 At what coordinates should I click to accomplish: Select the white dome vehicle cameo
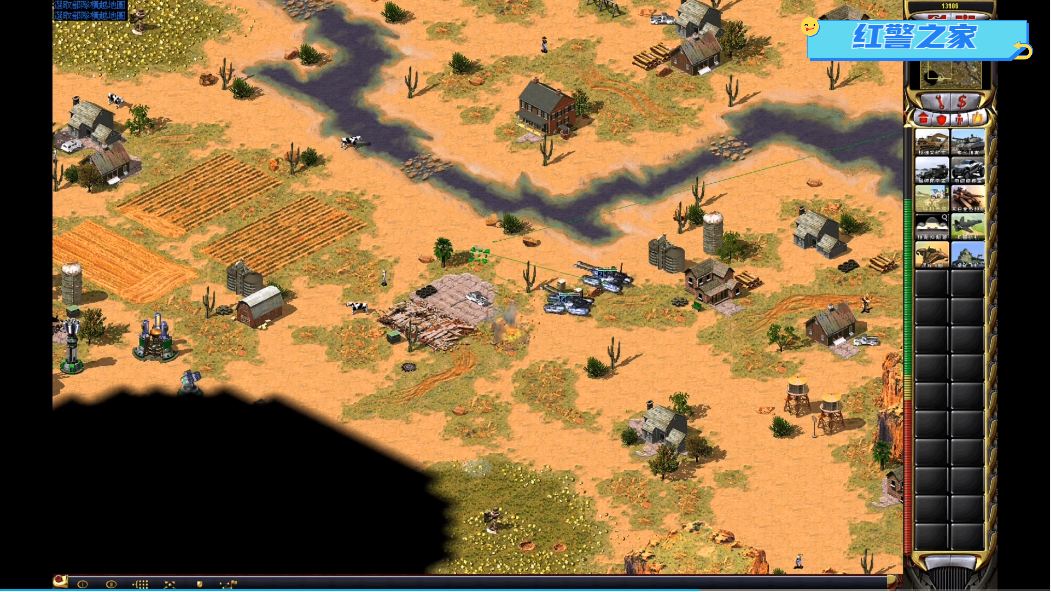pyautogui.click(x=932, y=226)
